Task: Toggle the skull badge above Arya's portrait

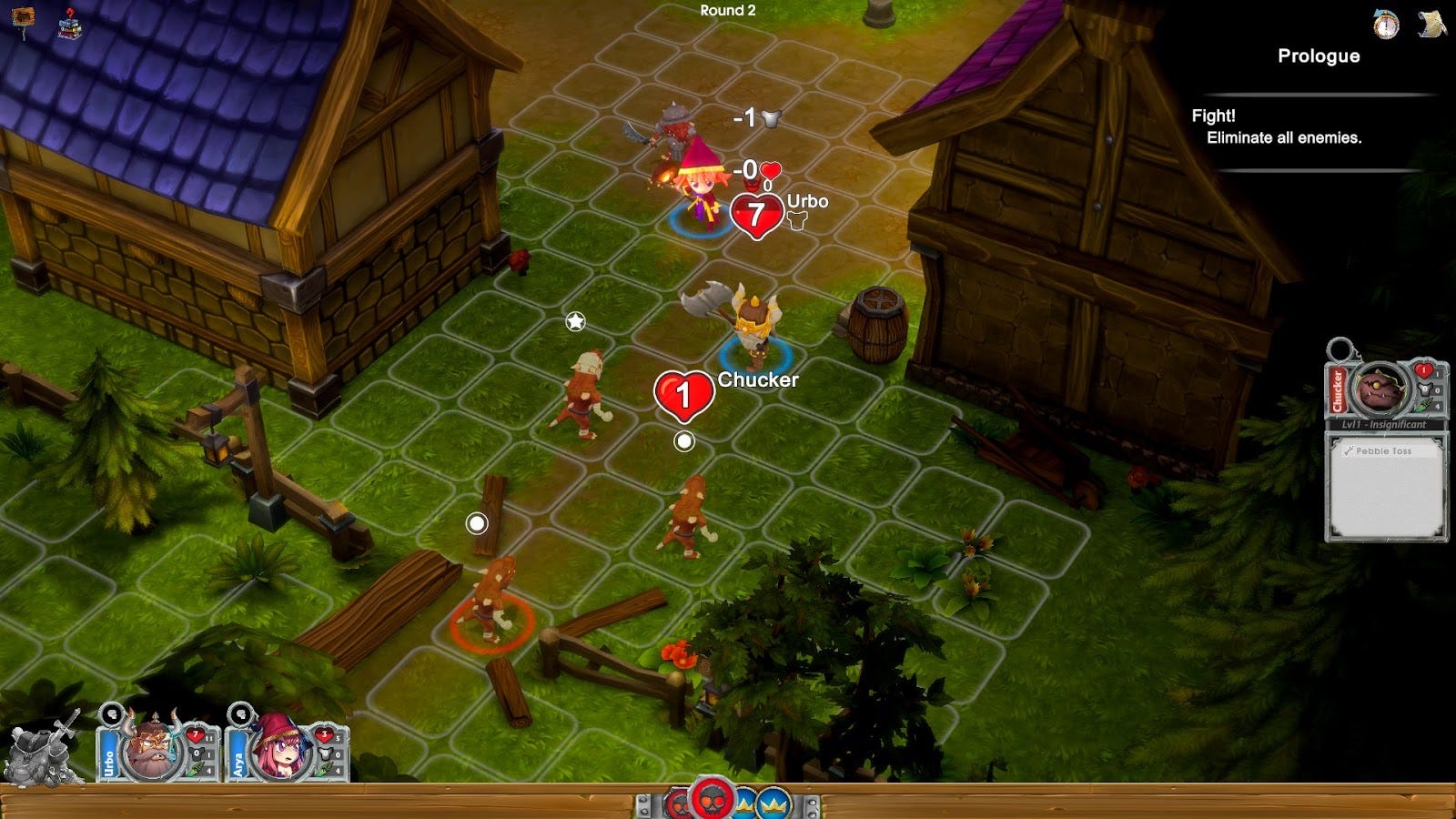Action: pos(239,714)
